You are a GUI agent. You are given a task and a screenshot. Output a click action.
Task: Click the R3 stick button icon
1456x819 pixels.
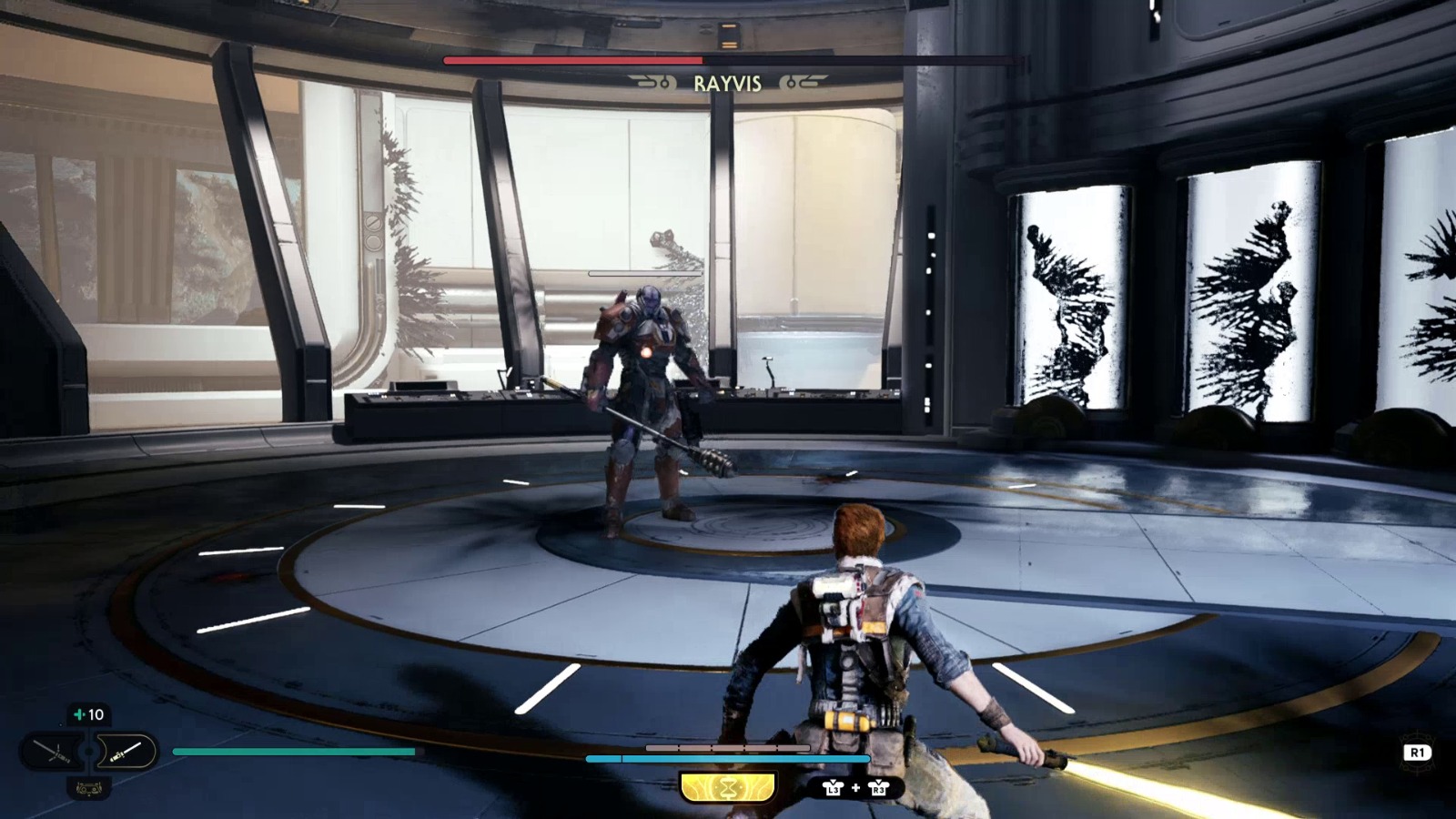pyautogui.click(x=879, y=789)
